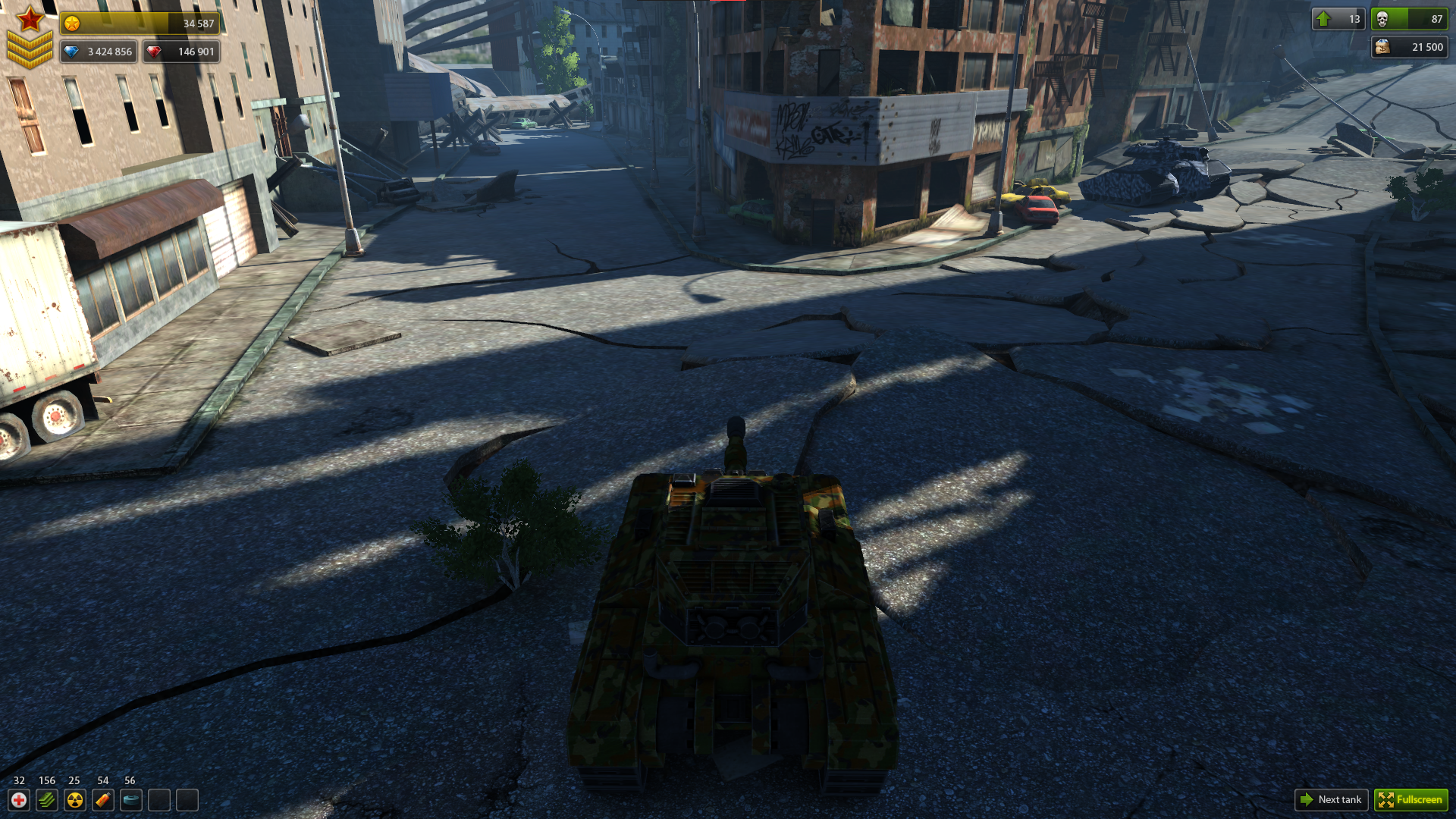The width and height of the screenshot is (1456, 819).
Task: Use the repair kit red cross supply
Action: click(x=19, y=800)
